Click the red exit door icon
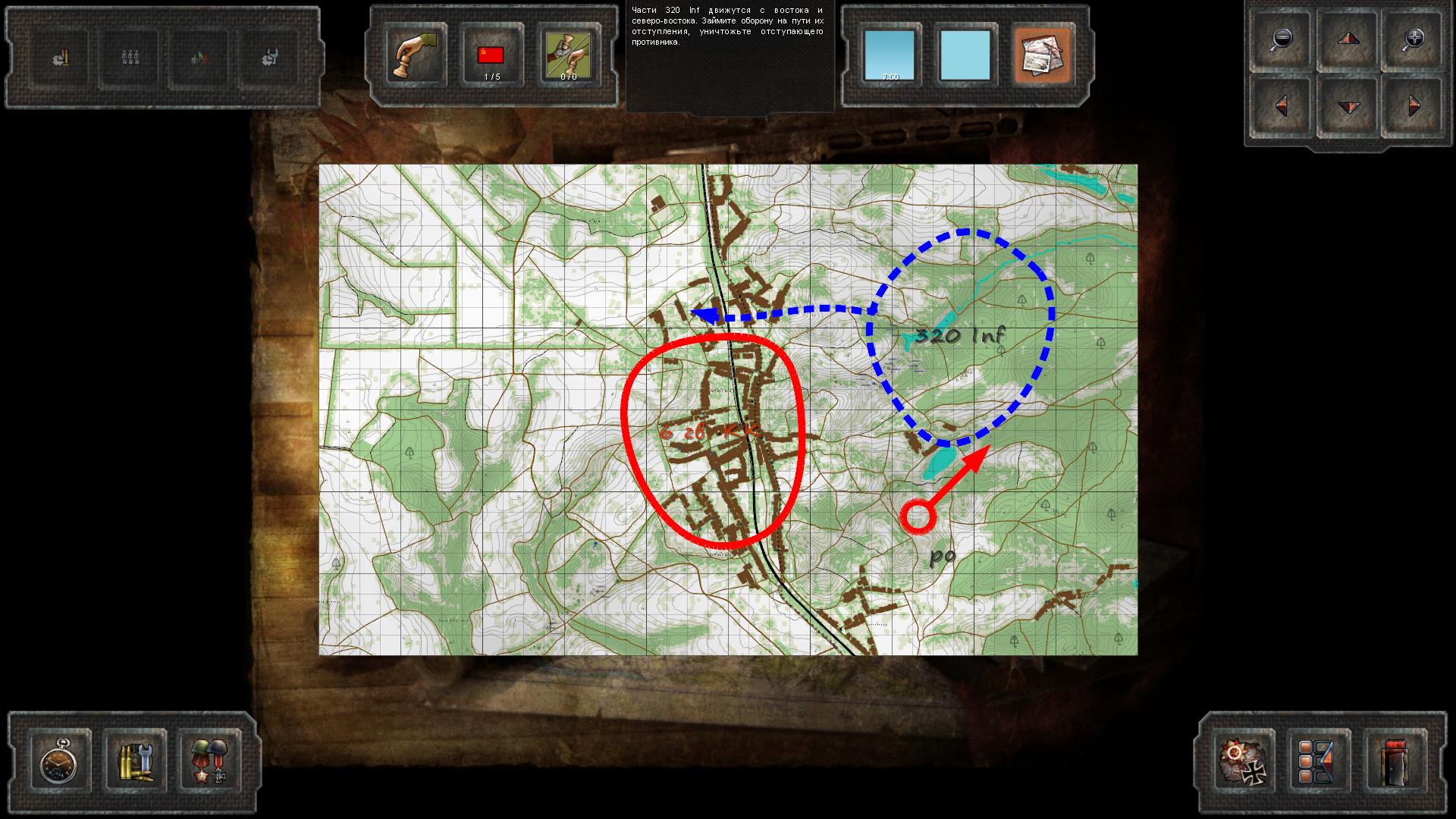The height and width of the screenshot is (819, 1456). 1394,762
